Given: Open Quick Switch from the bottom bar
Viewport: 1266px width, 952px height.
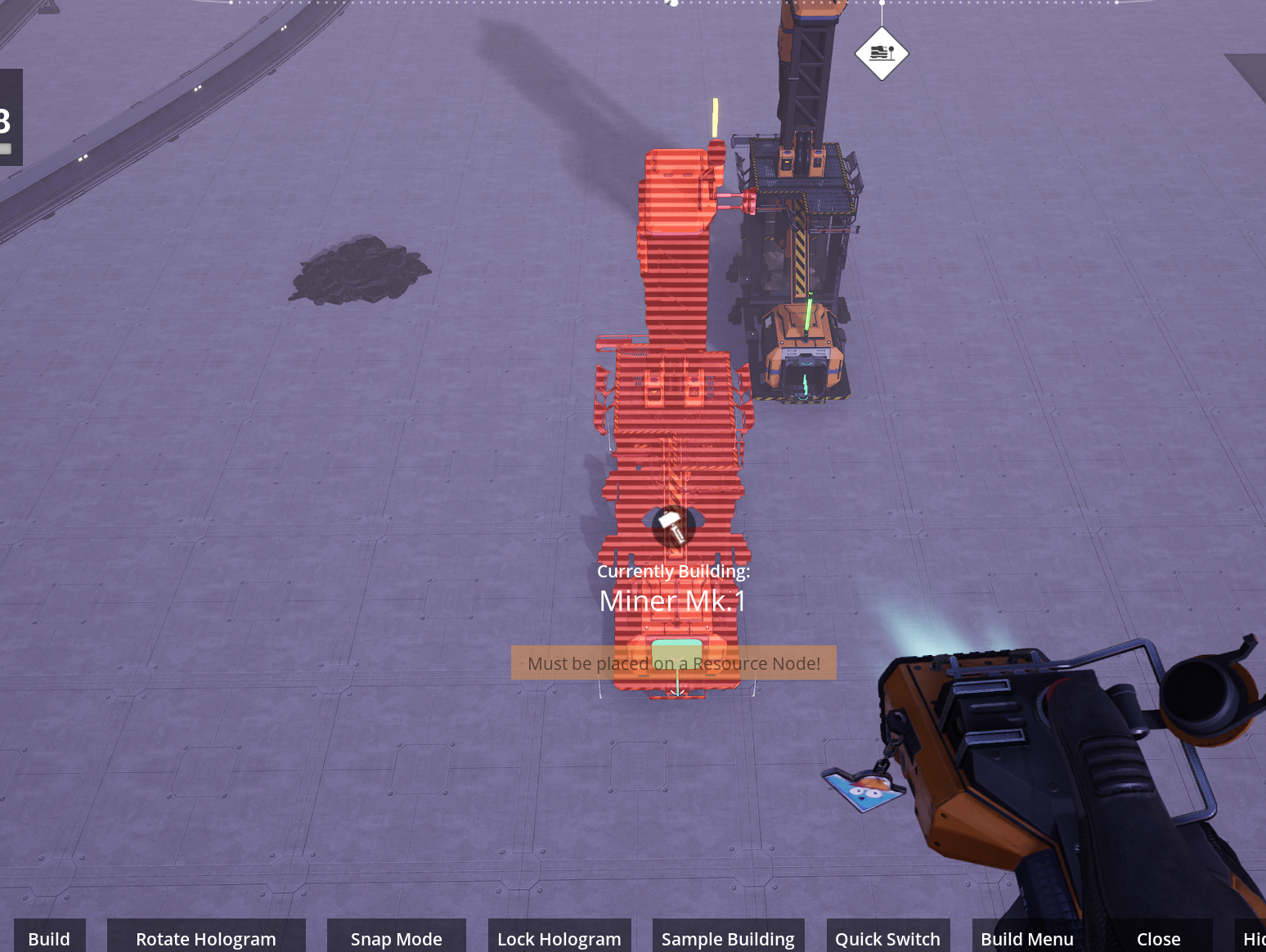Looking at the screenshot, I should (887, 938).
